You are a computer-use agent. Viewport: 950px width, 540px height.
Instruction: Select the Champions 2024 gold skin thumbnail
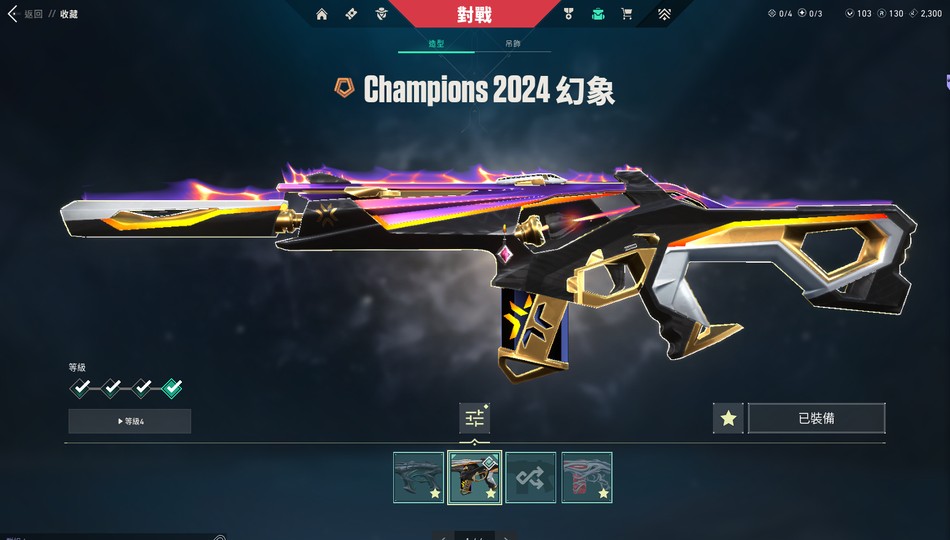tap(474, 477)
